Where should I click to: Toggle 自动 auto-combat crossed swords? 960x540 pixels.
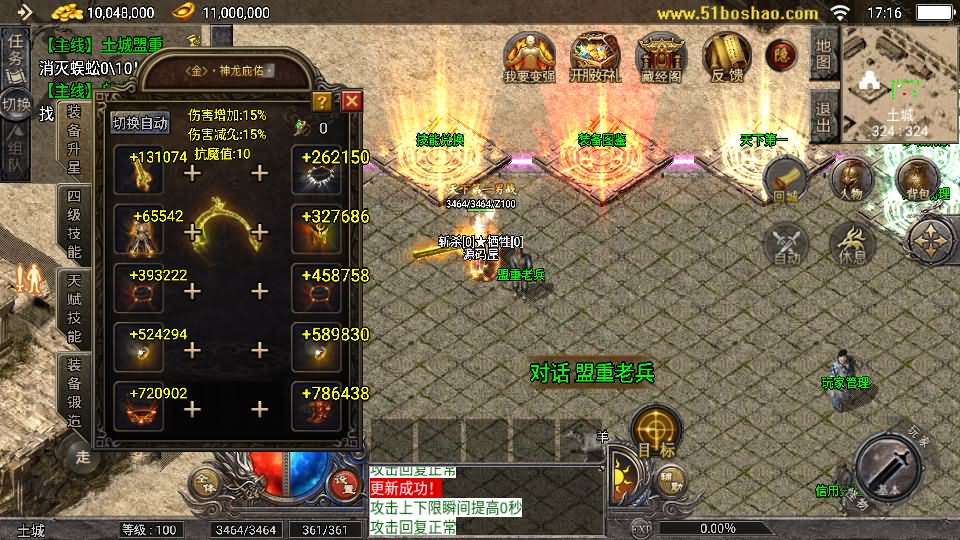coord(786,245)
